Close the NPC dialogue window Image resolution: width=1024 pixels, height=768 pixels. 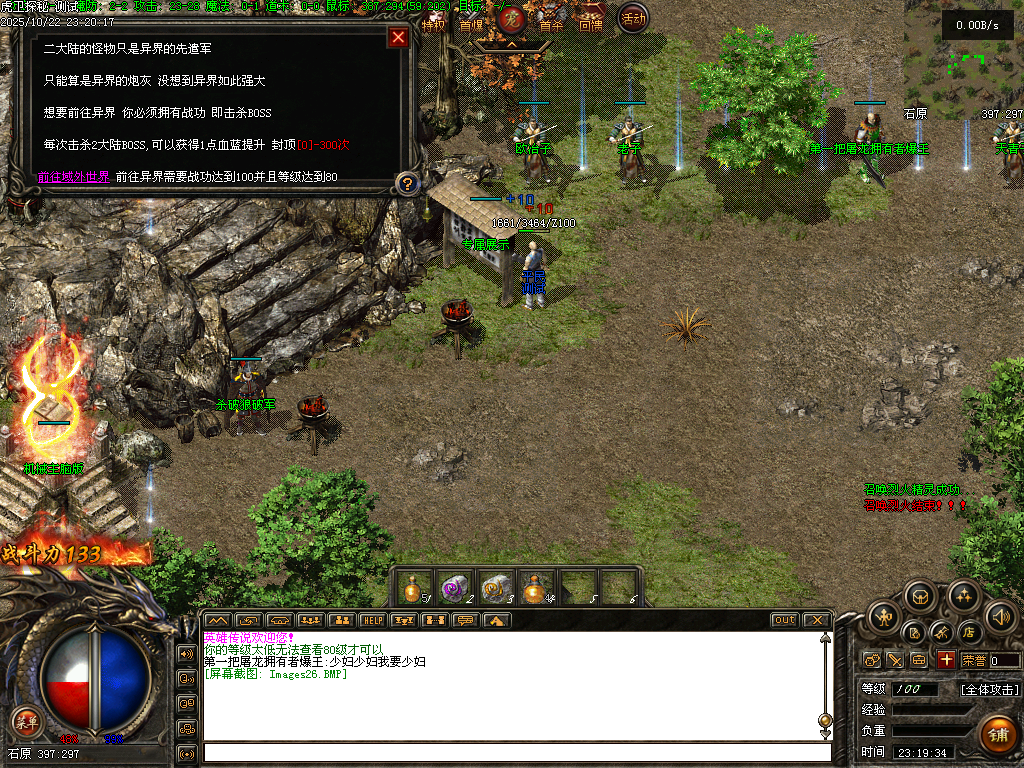click(398, 38)
